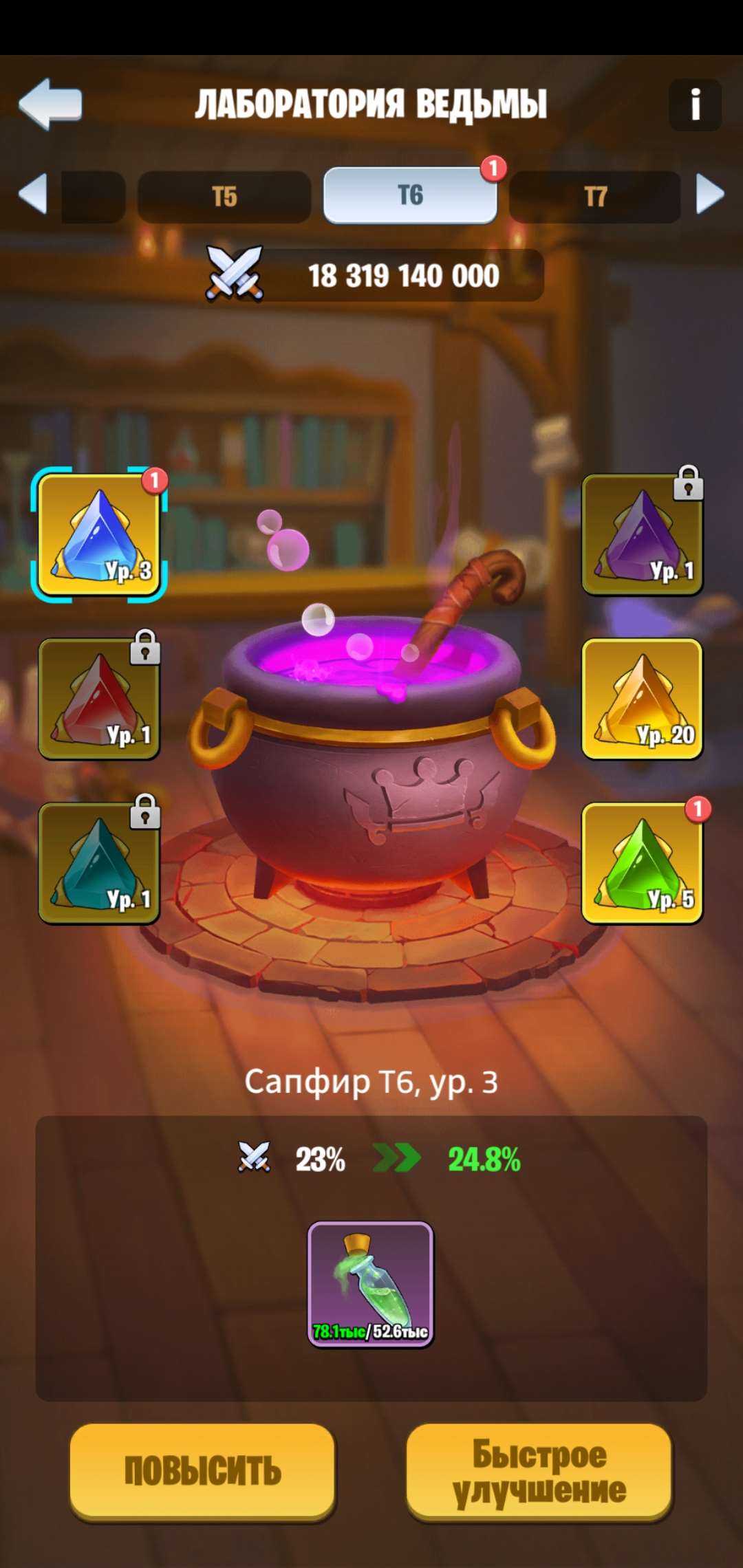Viewport: 743px width, 1568px height.
Task: Tap the green potion resource icon
Action: 370,1283
